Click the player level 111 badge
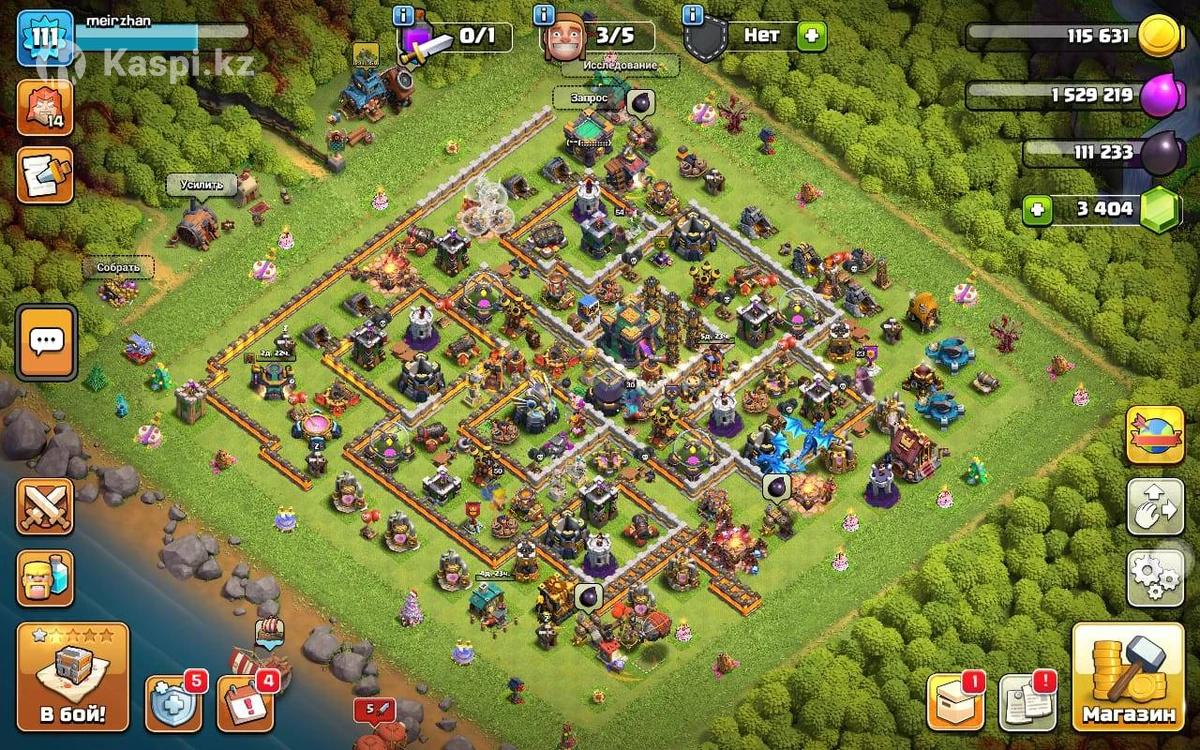Image resolution: width=1200 pixels, height=750 pixels. [45, 38]
